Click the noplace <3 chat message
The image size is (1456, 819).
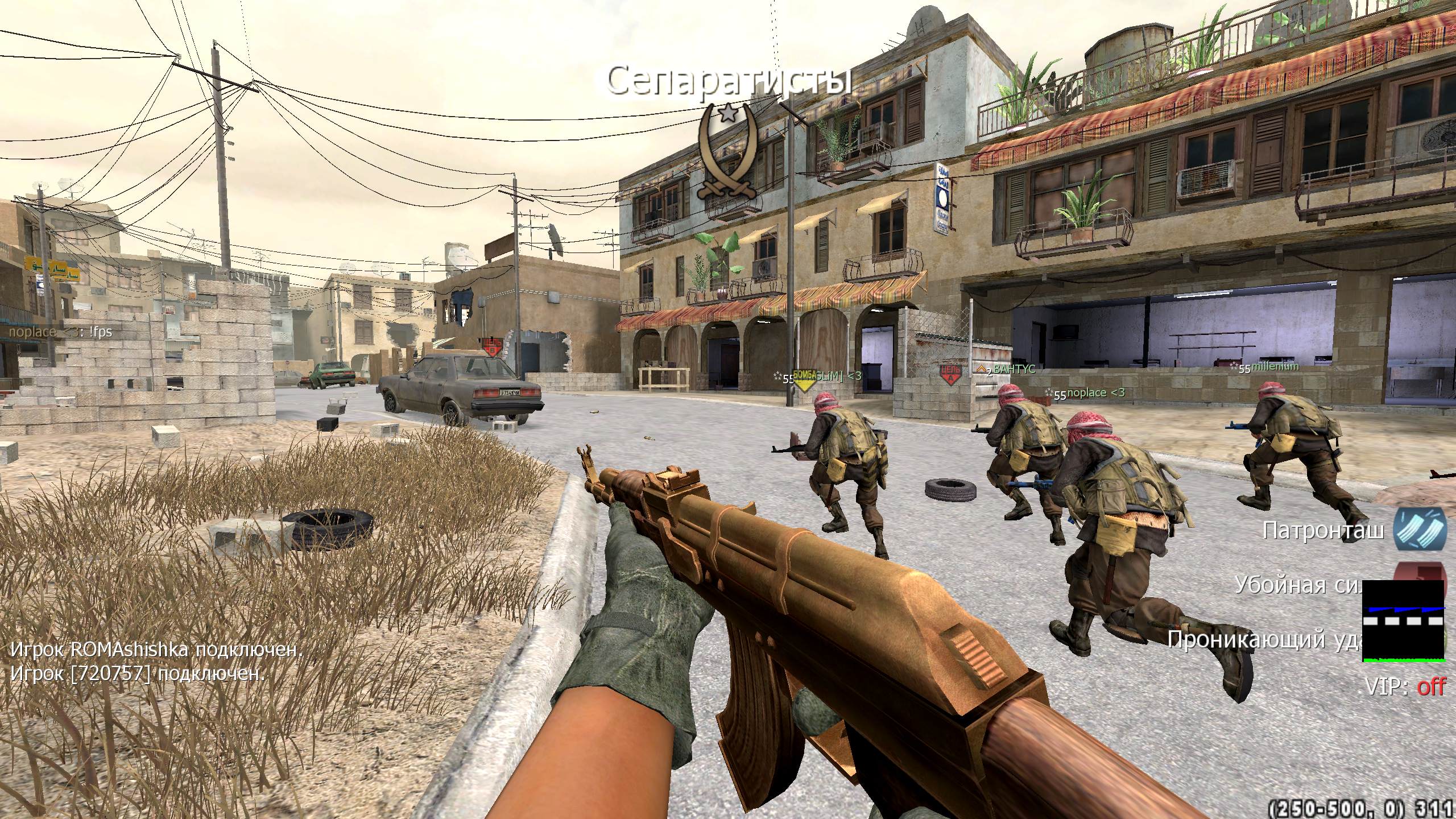tap(60, 332)
